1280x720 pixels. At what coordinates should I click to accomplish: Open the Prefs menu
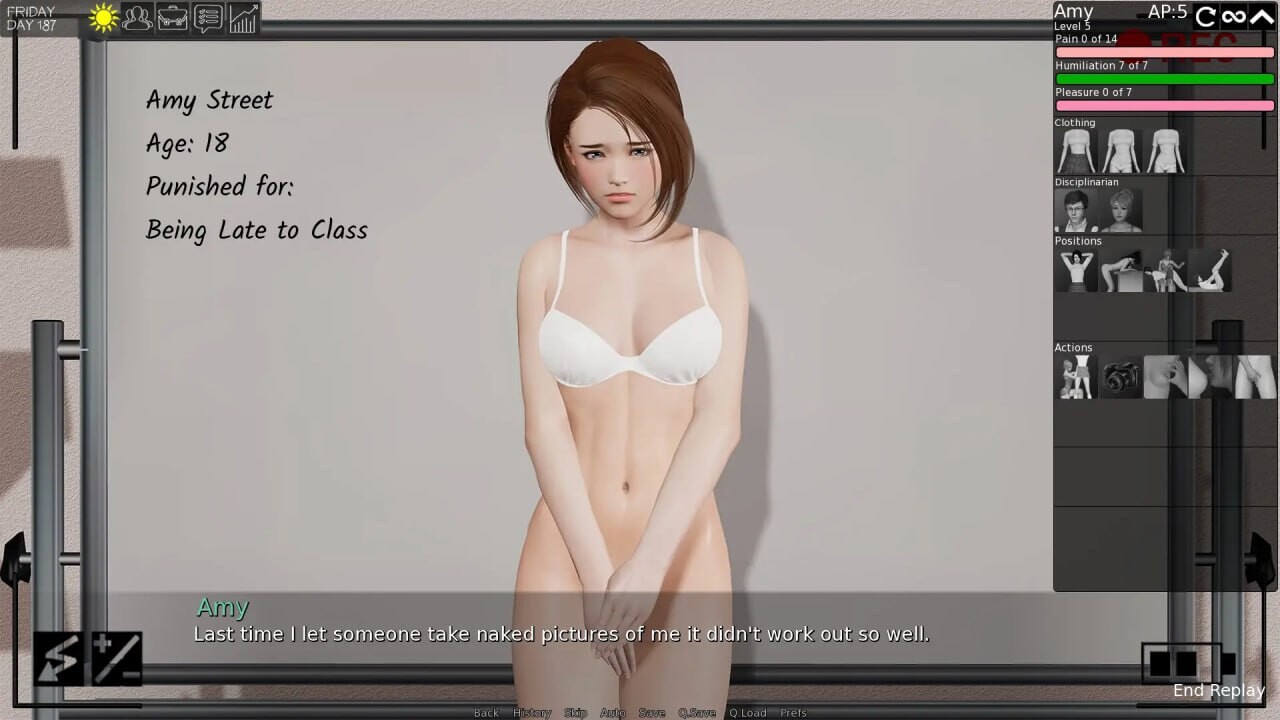[793, 712]
